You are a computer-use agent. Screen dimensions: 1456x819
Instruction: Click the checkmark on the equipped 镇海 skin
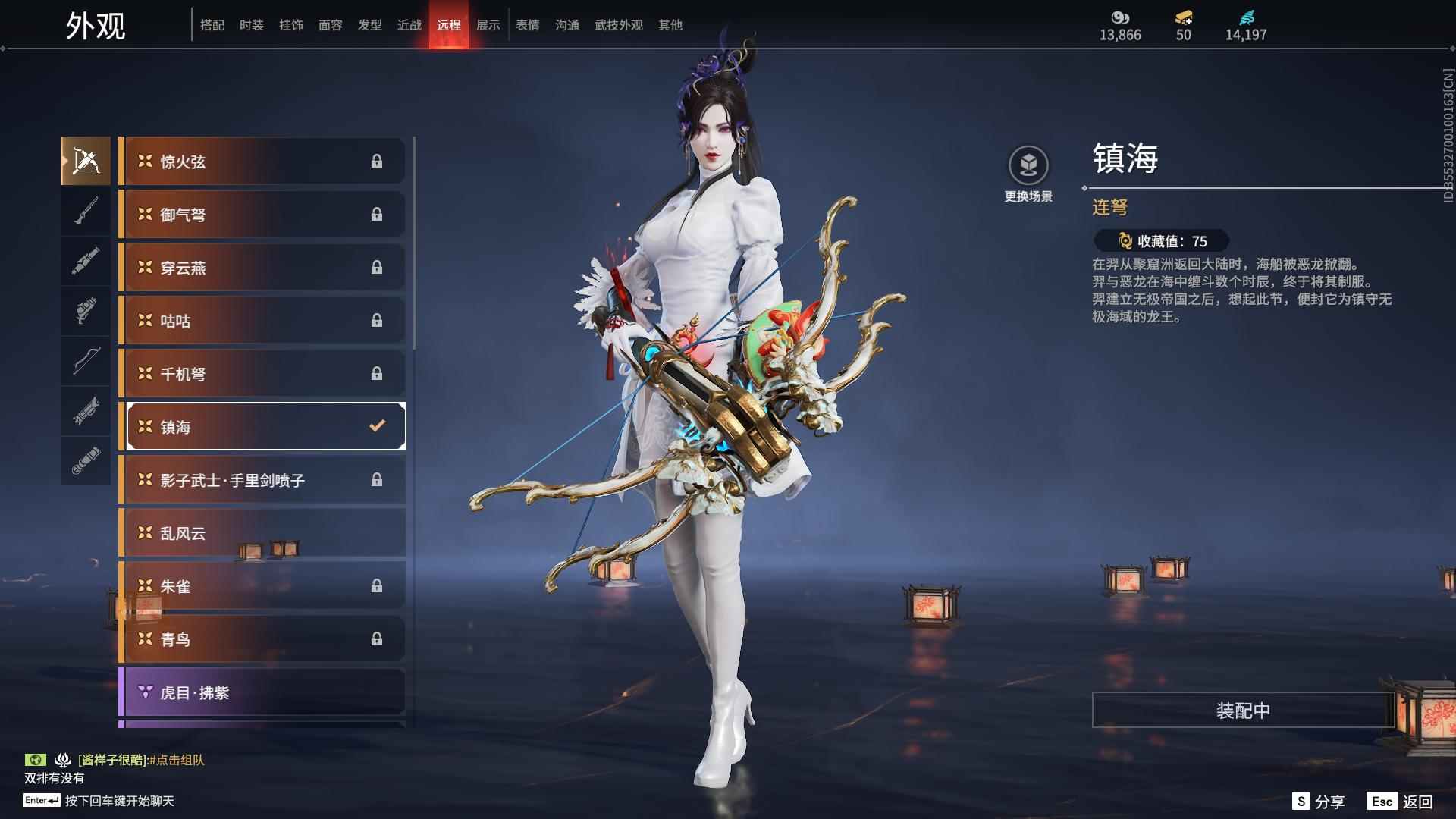[377, 426]
